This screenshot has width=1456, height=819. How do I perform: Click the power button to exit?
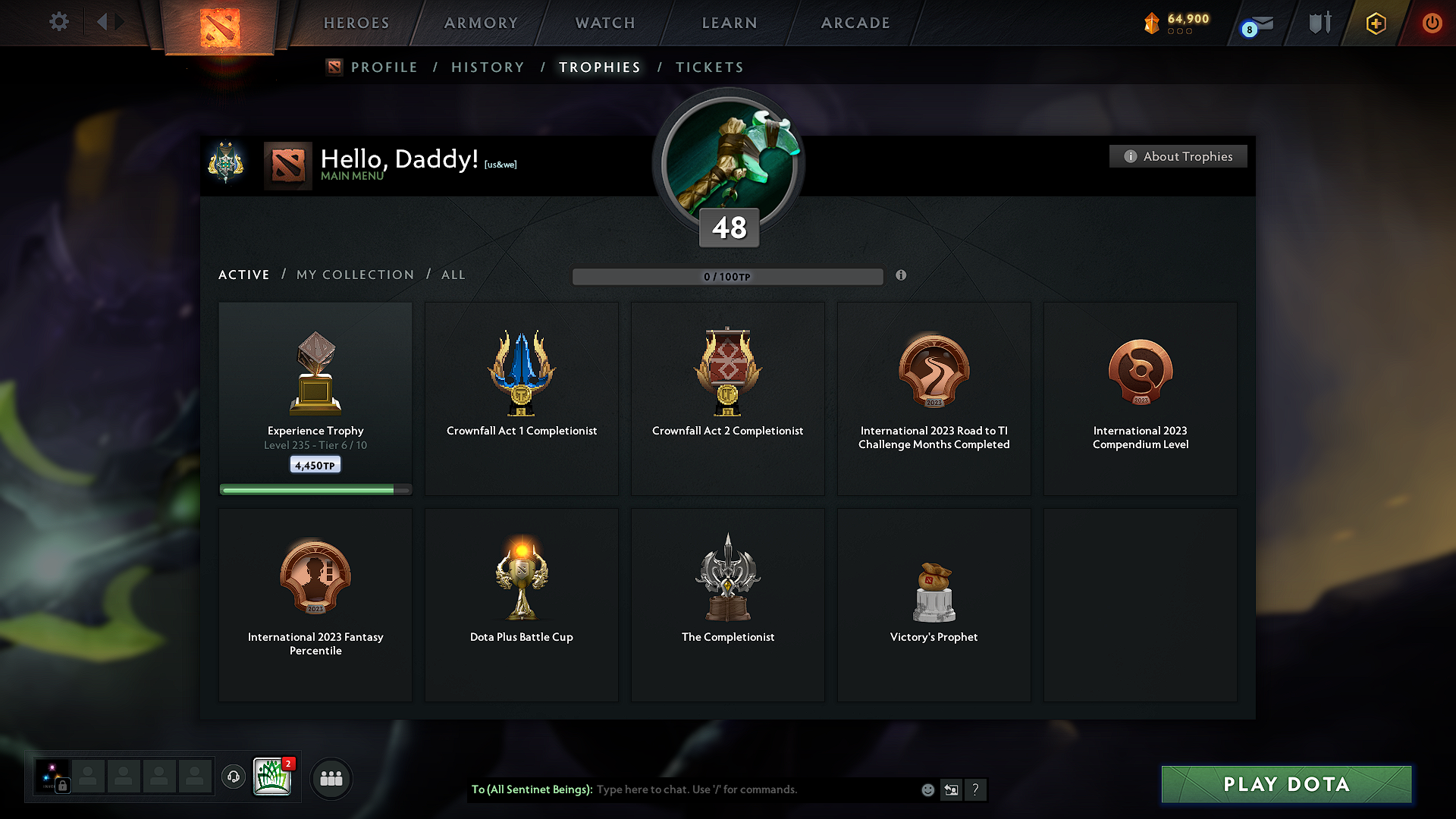[x=1432, y=23]
